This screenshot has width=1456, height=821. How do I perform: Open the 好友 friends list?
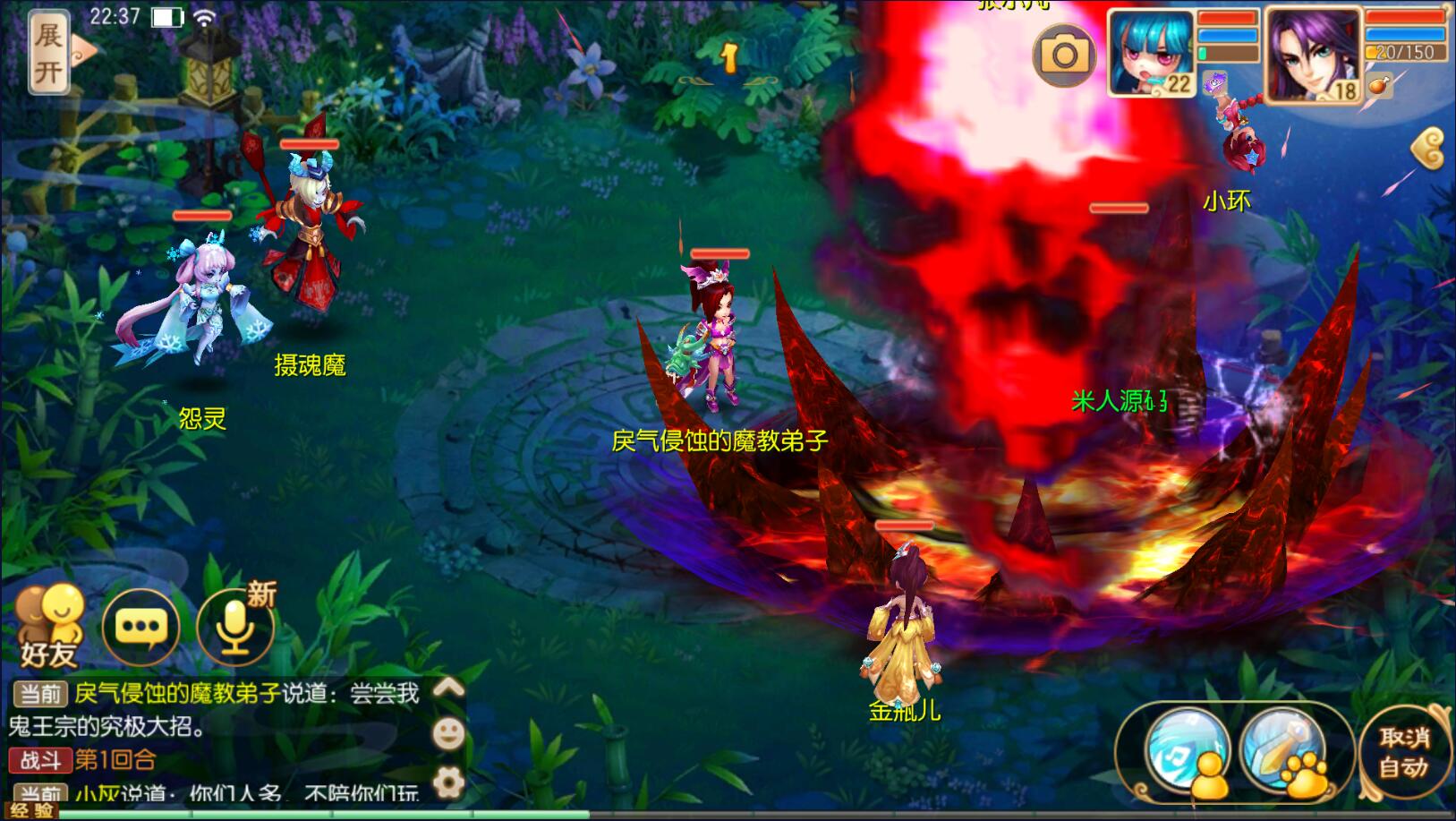pos(48,629)
